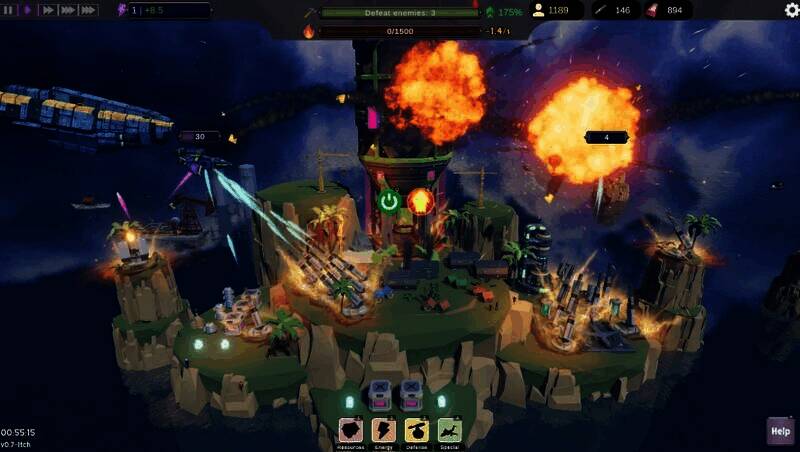Set game speed to normal play
The width and height of the screenshot is (800, 452).
[26, 10]
